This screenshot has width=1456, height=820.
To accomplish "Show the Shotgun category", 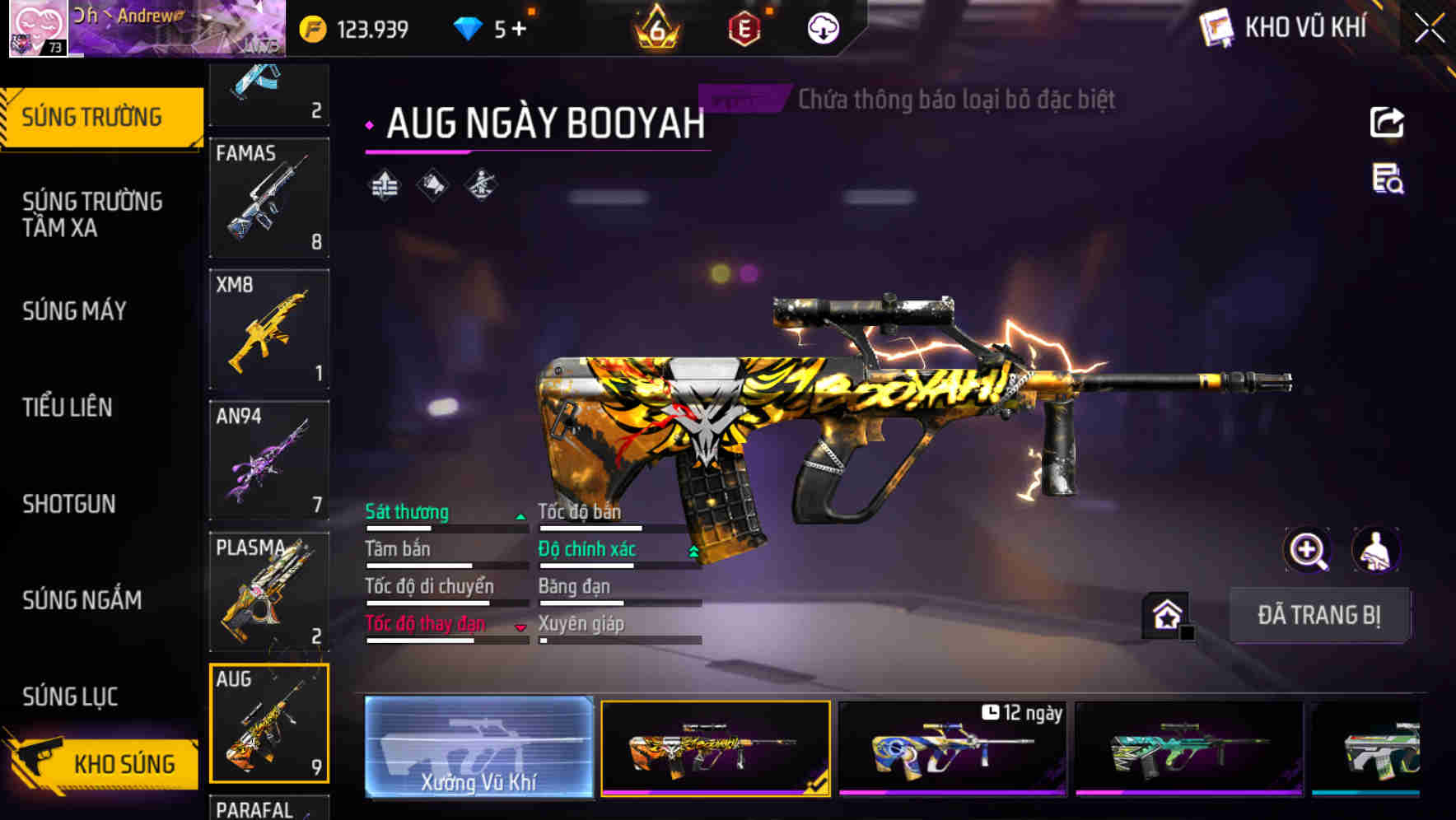I will point(69,504).
